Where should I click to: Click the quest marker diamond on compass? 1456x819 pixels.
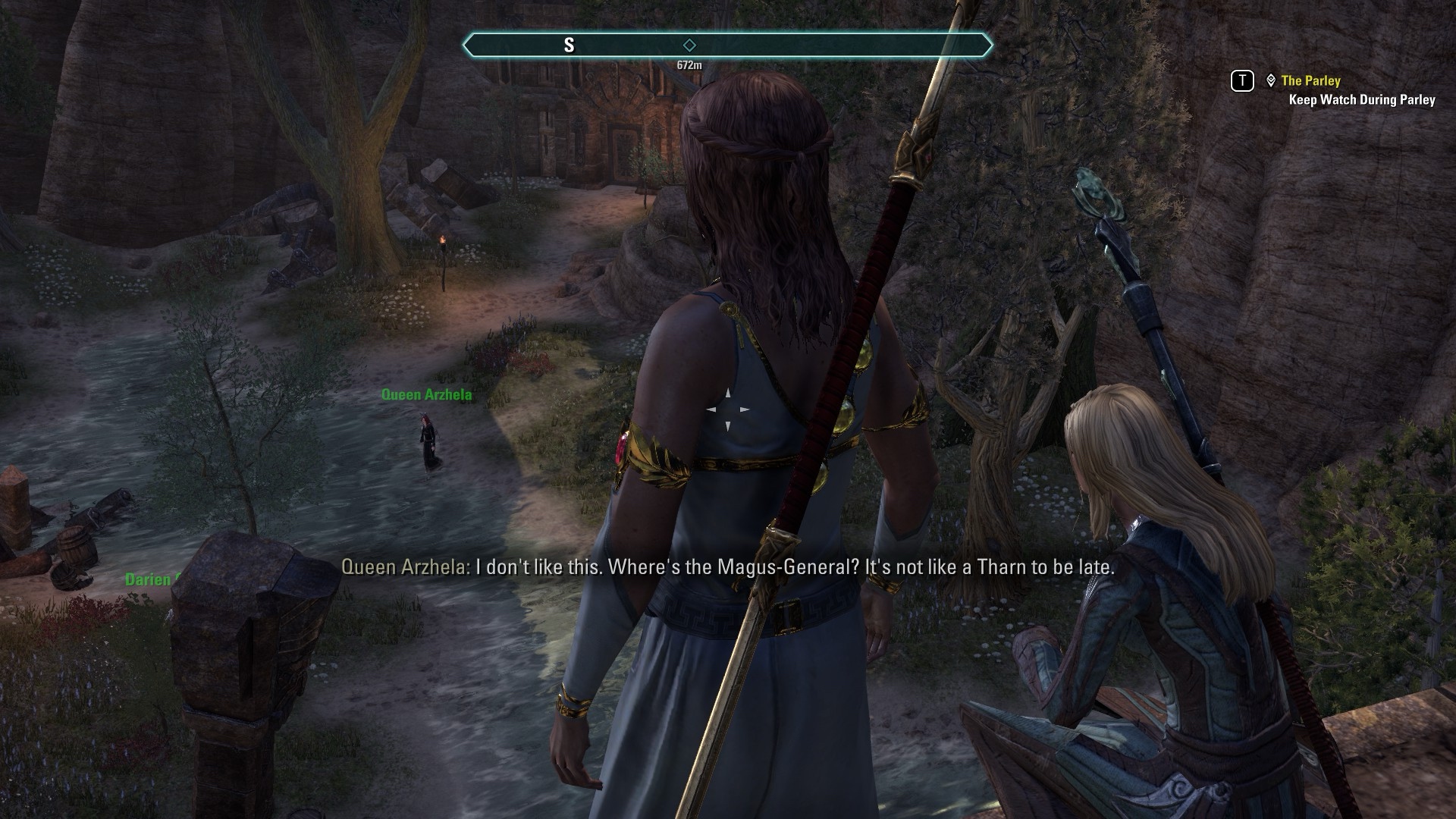tap(689, 45)
